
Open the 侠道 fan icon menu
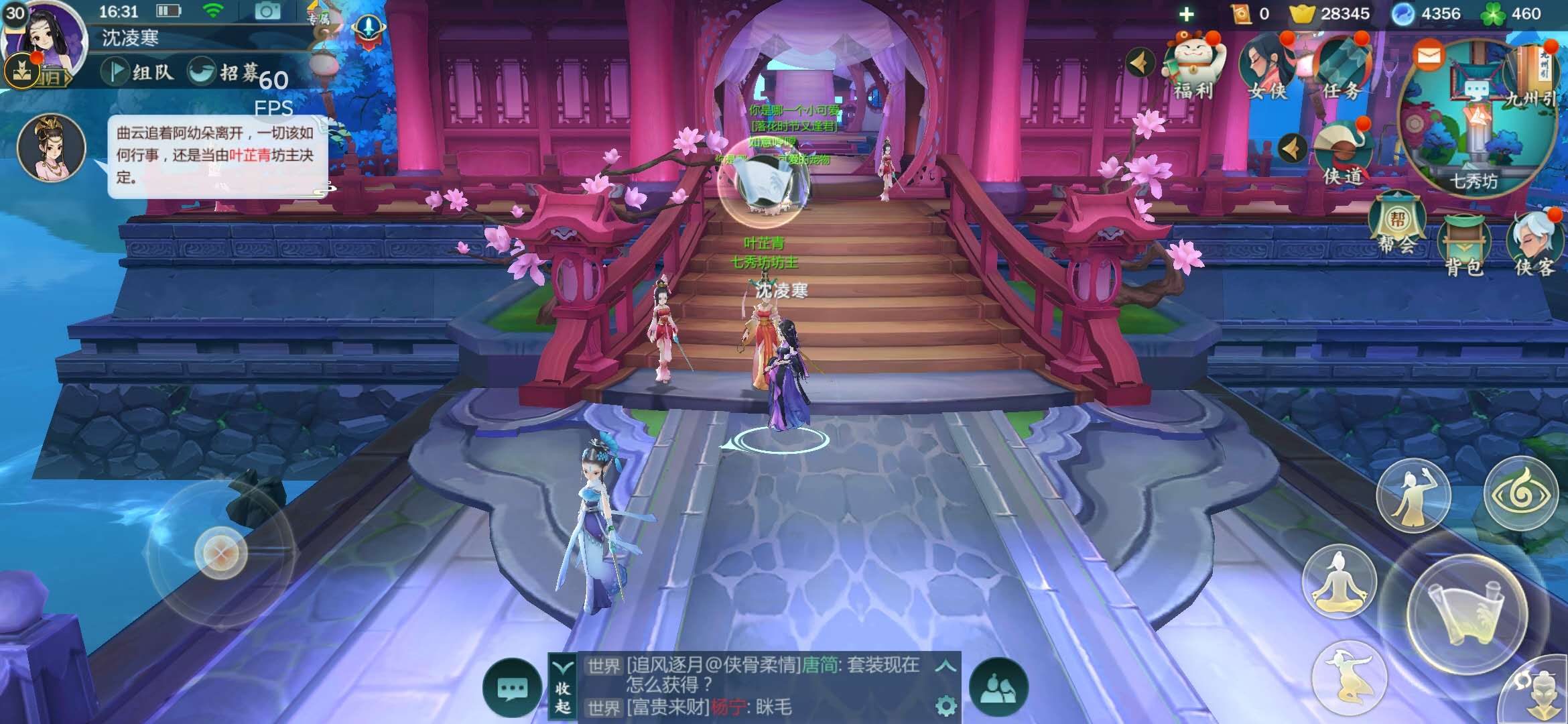tap(1342, 154)
